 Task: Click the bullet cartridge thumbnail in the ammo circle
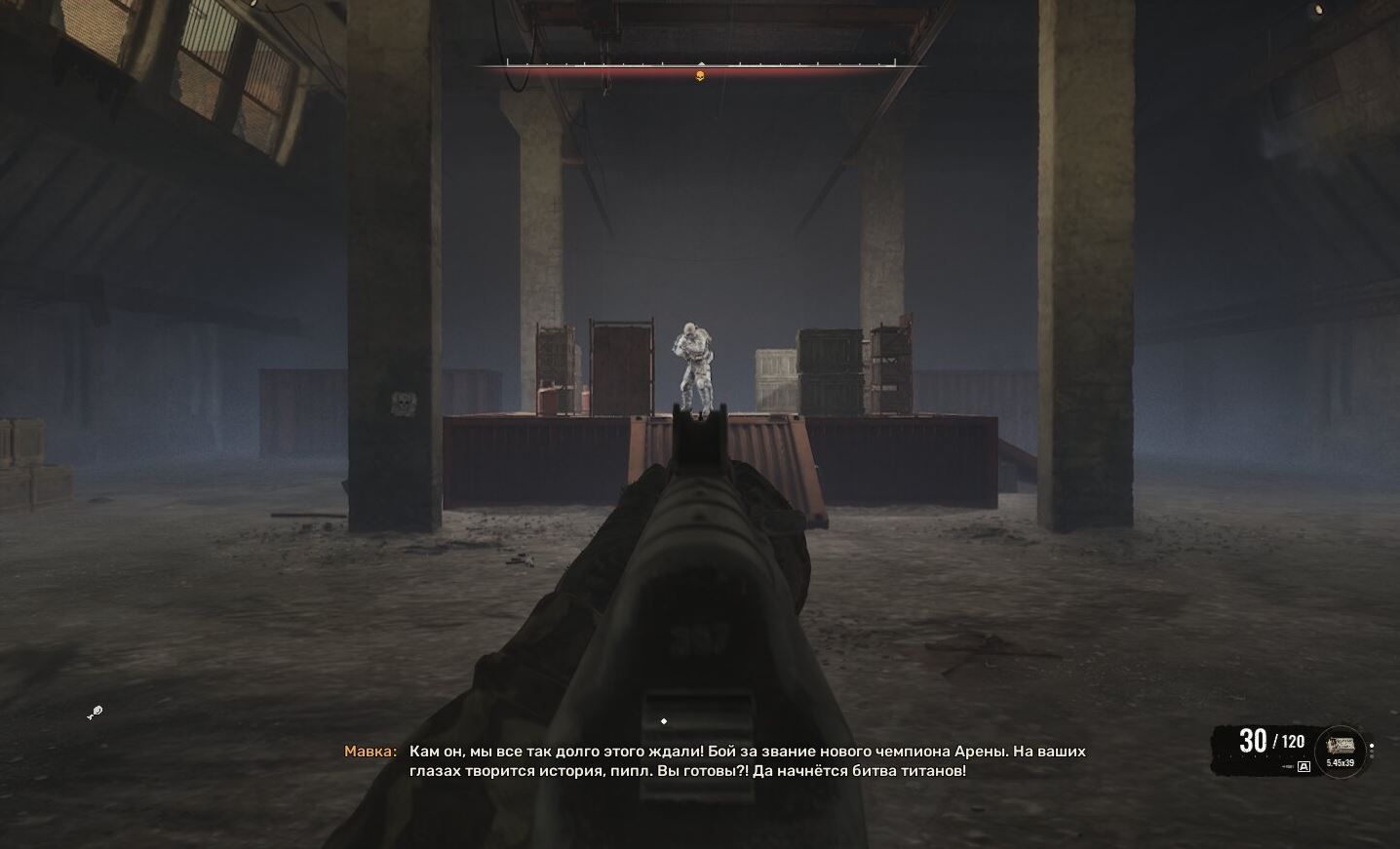tap(1341, 745)
